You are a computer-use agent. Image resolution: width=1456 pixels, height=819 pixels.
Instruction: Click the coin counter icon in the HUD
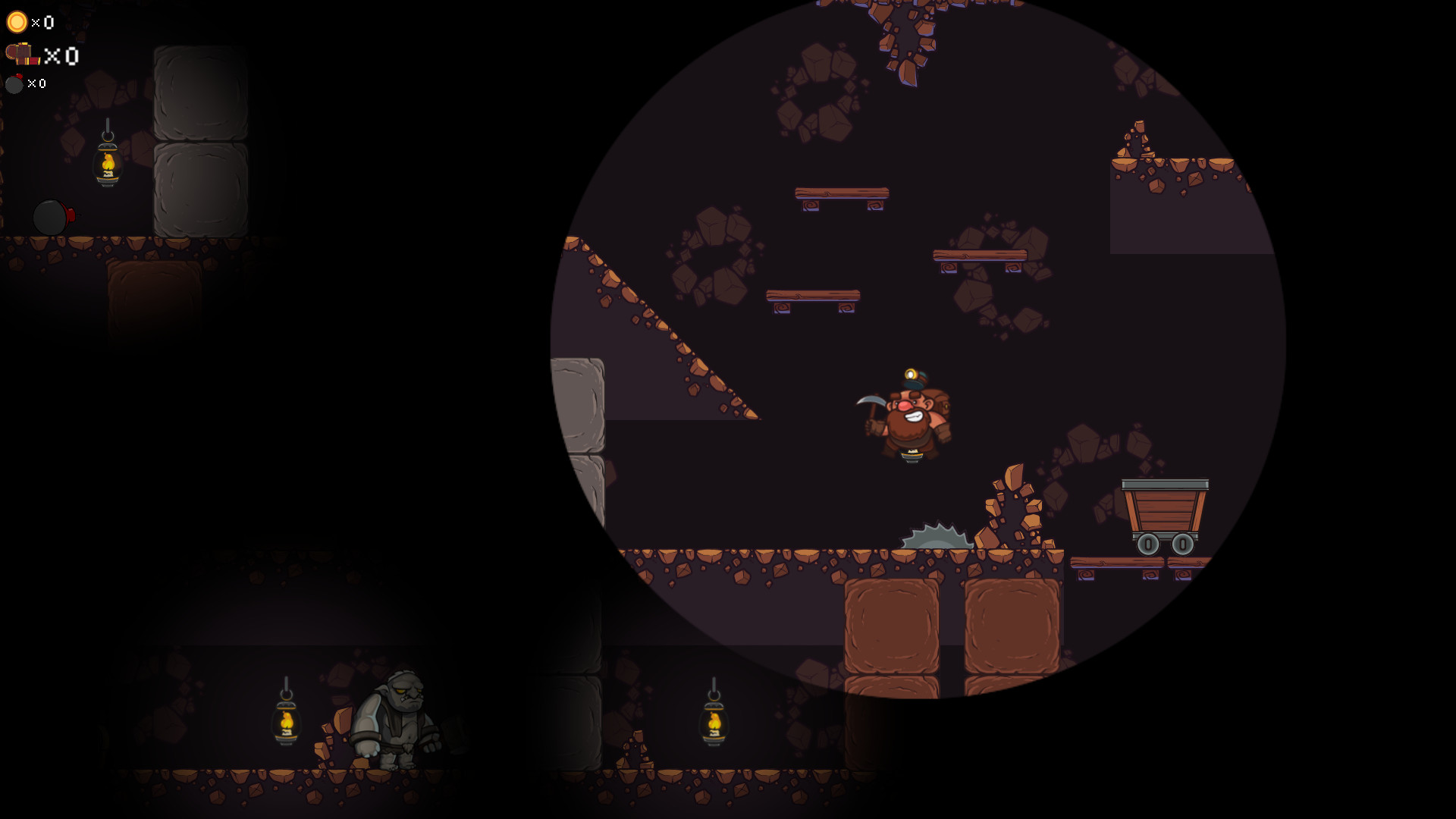(x=17, y=23)
